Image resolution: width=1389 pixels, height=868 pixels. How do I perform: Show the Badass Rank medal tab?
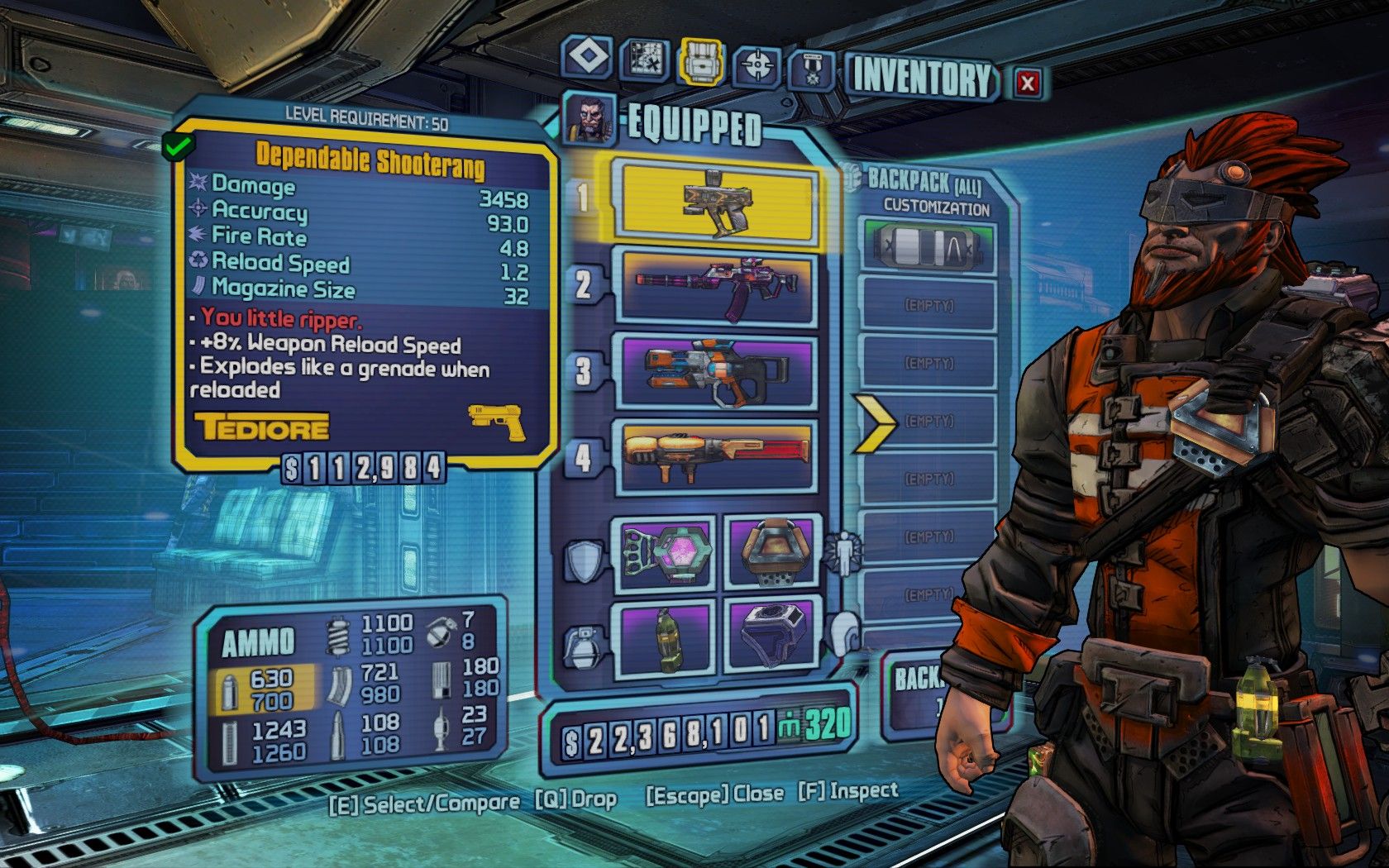(x=812, y=69)
